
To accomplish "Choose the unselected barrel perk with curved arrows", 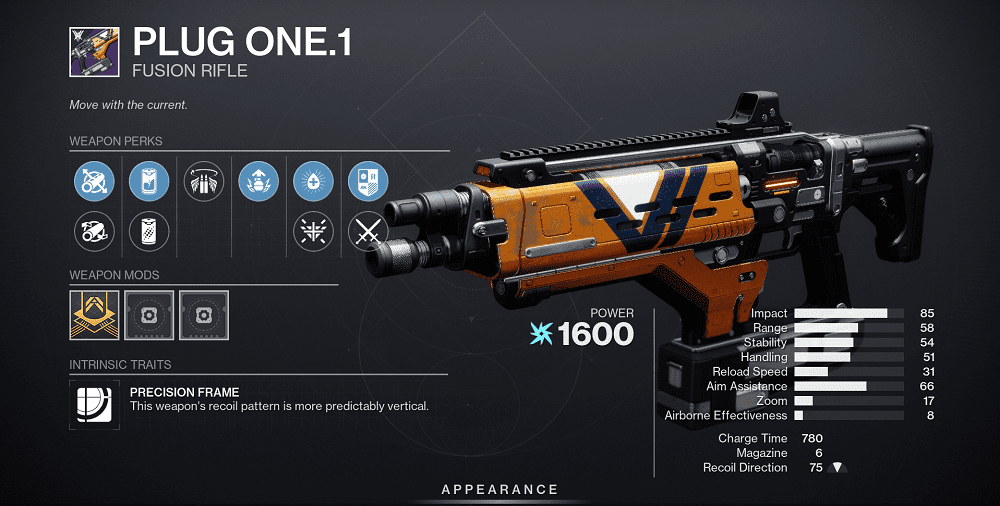I will tap(95, 233).
